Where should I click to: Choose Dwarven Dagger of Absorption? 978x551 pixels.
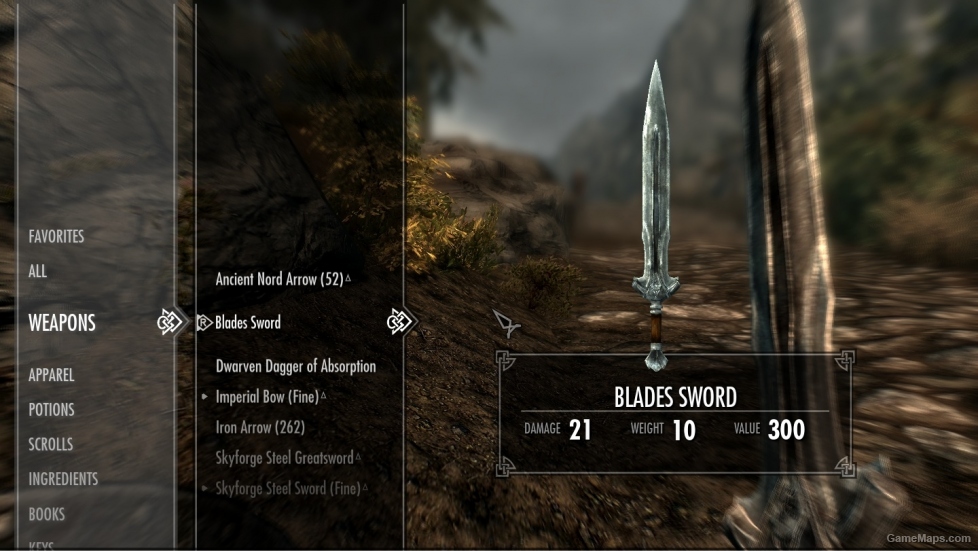click(x=296, y=367)
